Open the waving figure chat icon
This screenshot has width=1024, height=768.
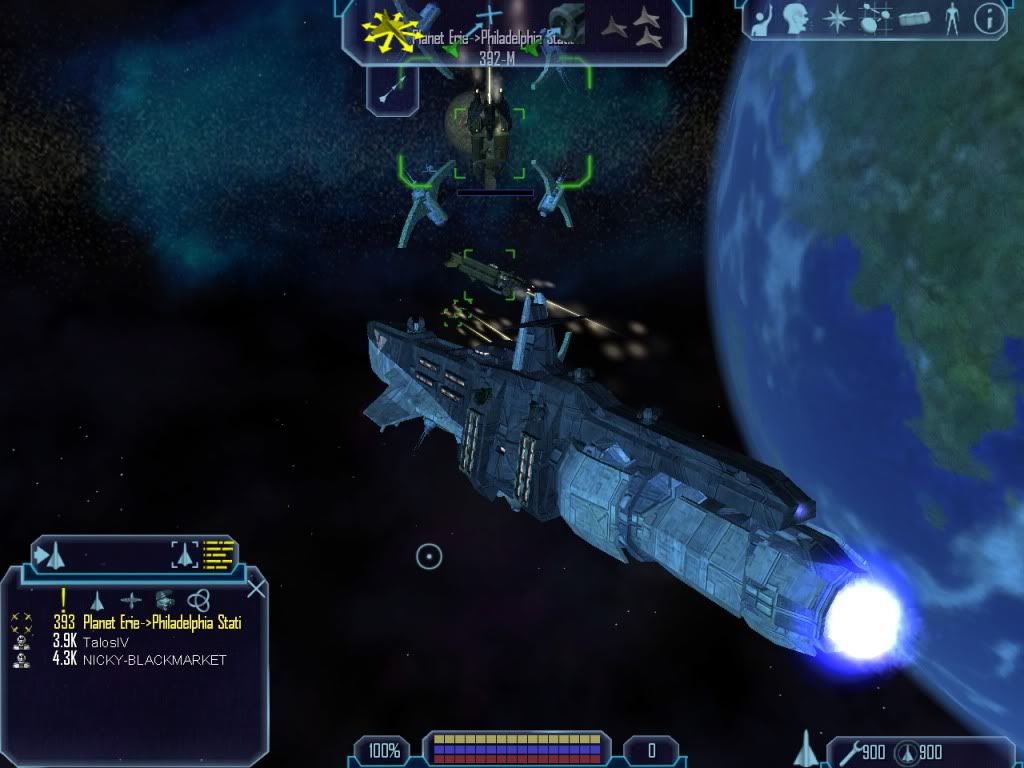pyautogui.click(x=760, y=17)
